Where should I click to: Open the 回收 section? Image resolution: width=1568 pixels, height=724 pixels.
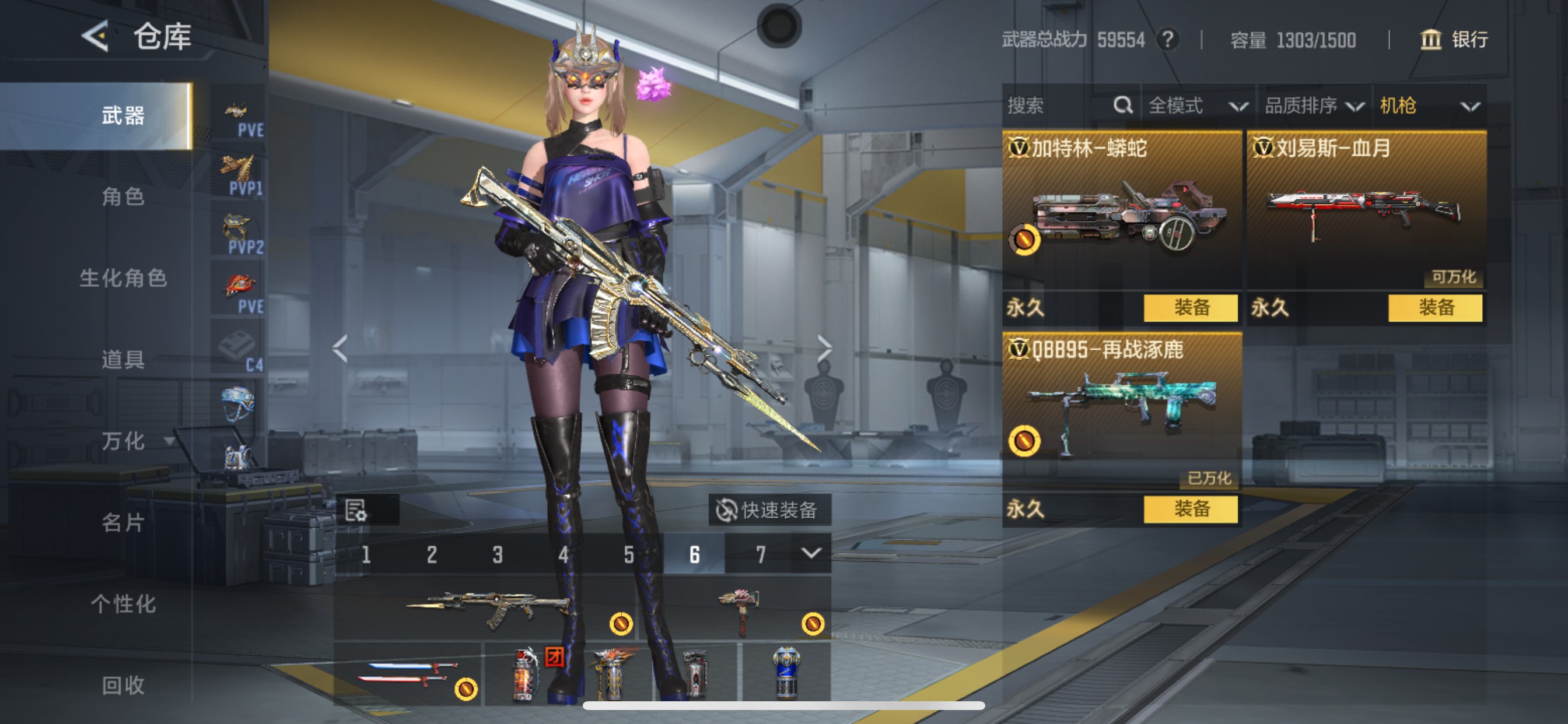pos(123,685)
